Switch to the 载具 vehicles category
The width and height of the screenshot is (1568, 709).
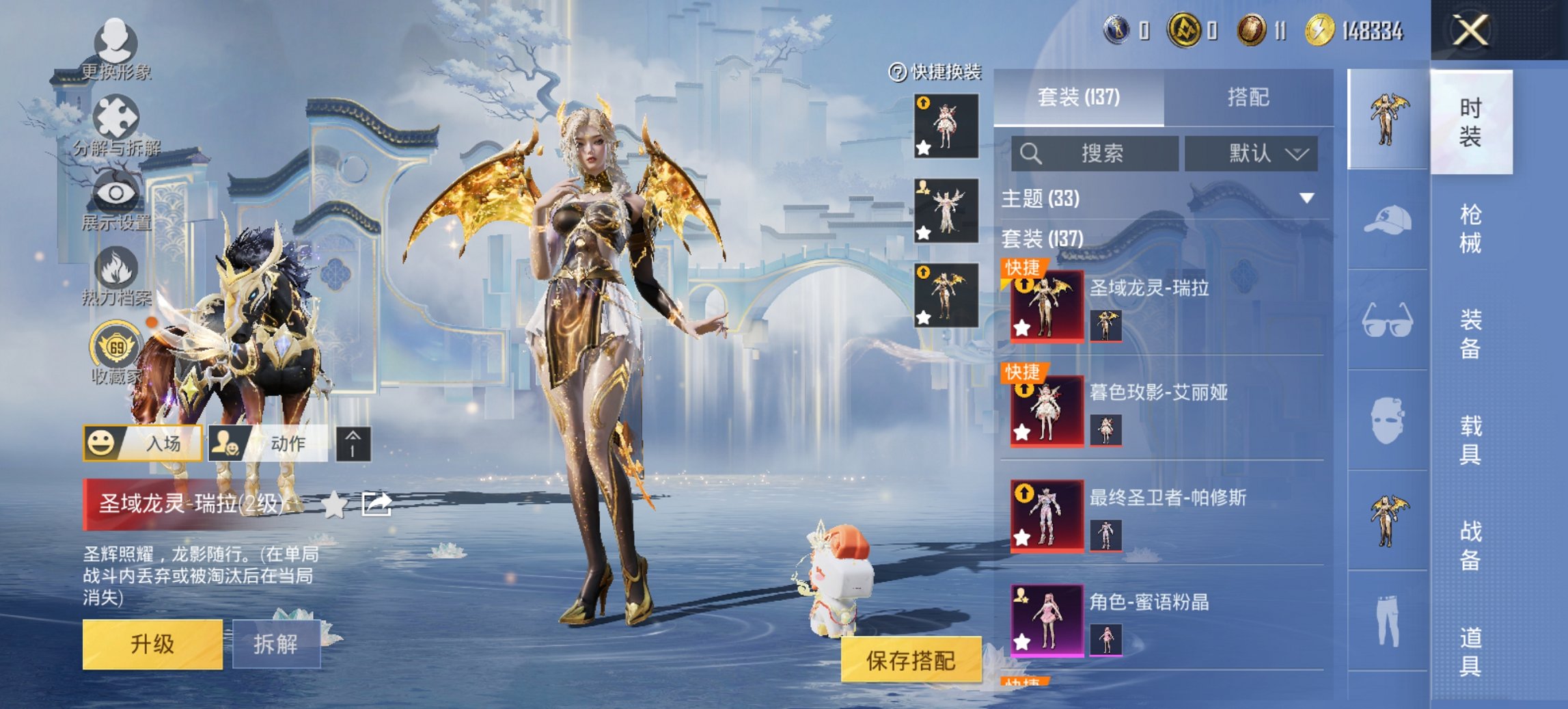pos(1470,440)
